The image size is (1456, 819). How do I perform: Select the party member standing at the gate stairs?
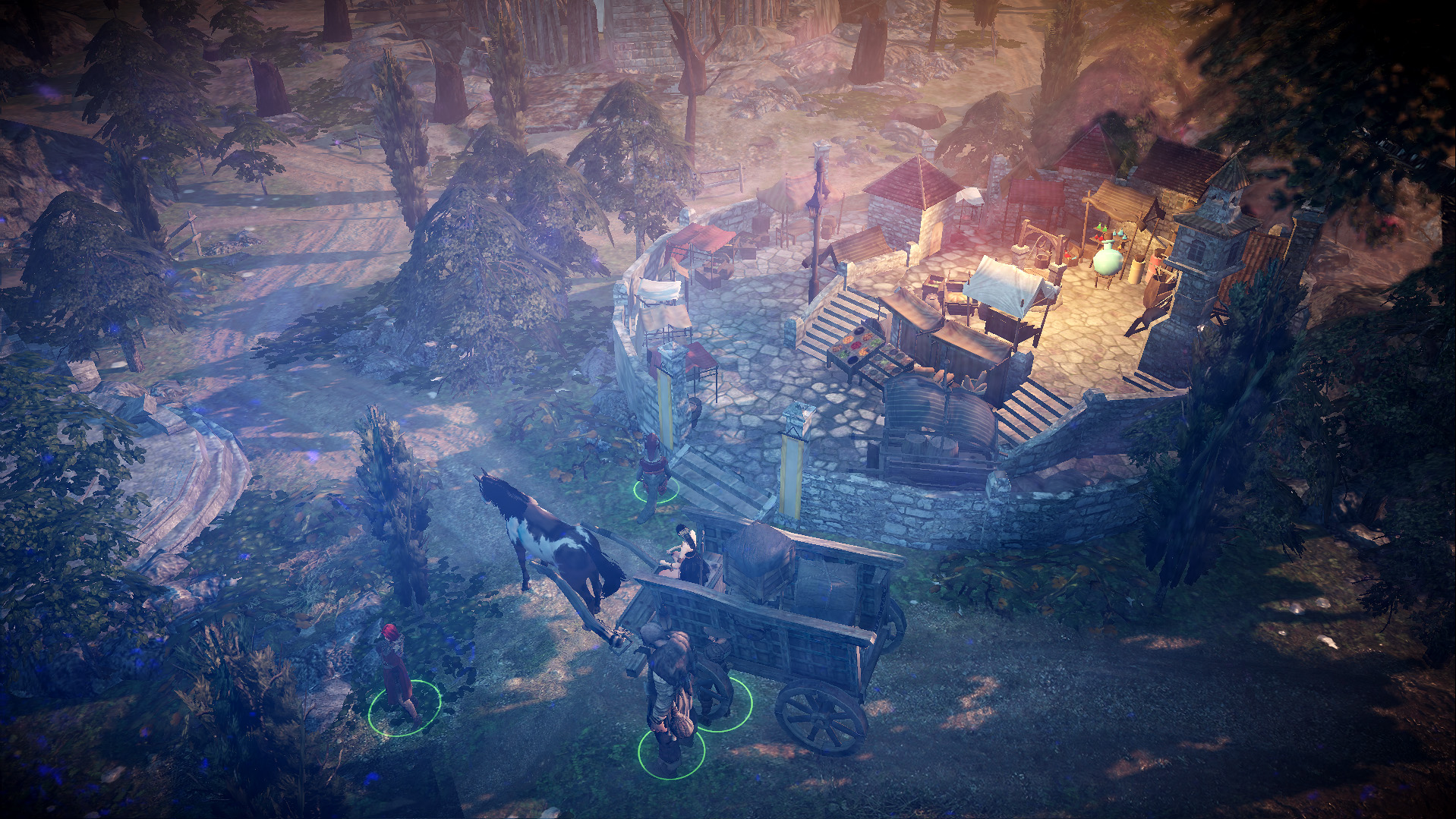pyautogui.click(x=653, y=471)
